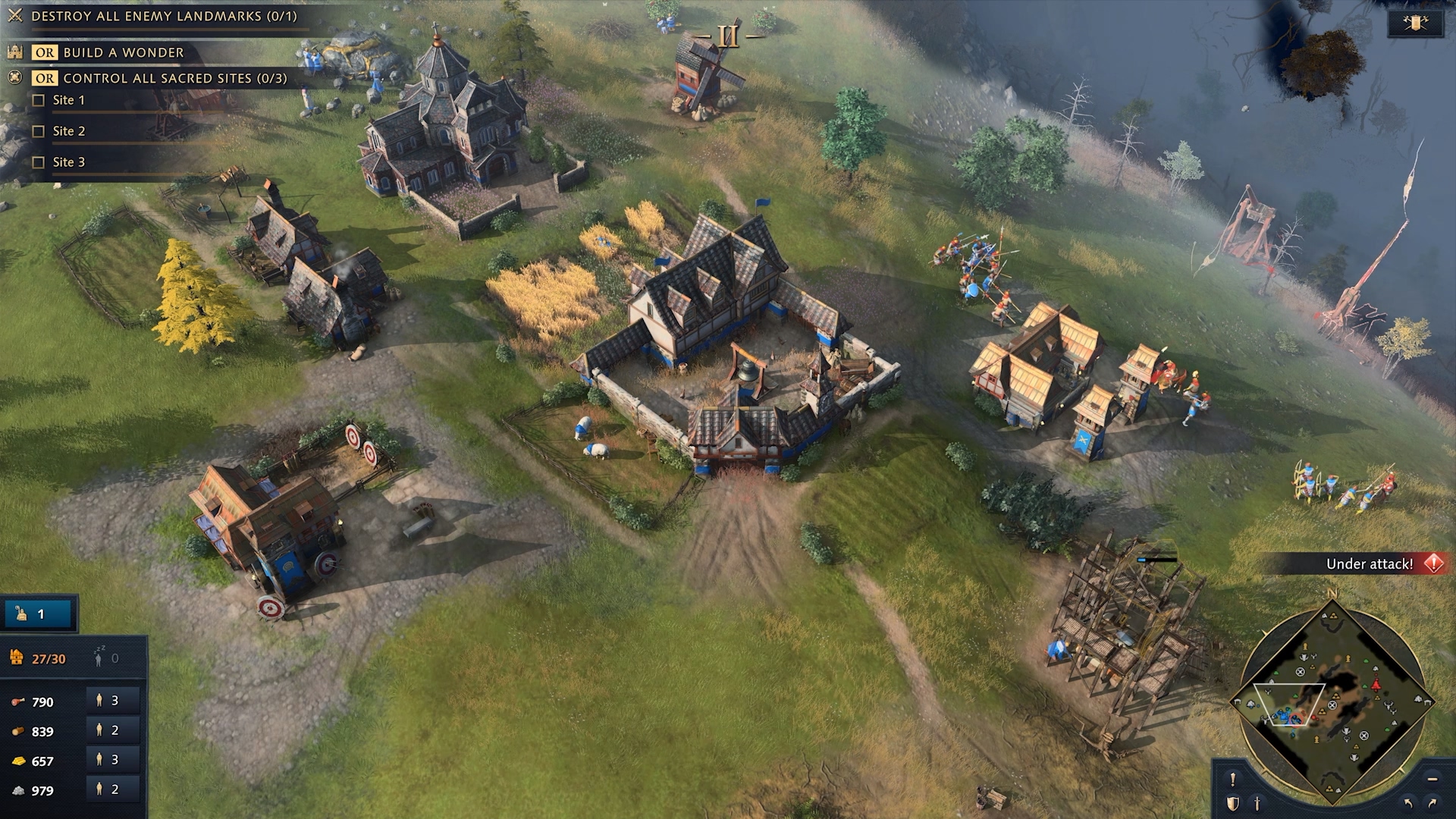Select the villagers gathering wood
Screen dimensions: 1456x819
[x=111, y=730]
